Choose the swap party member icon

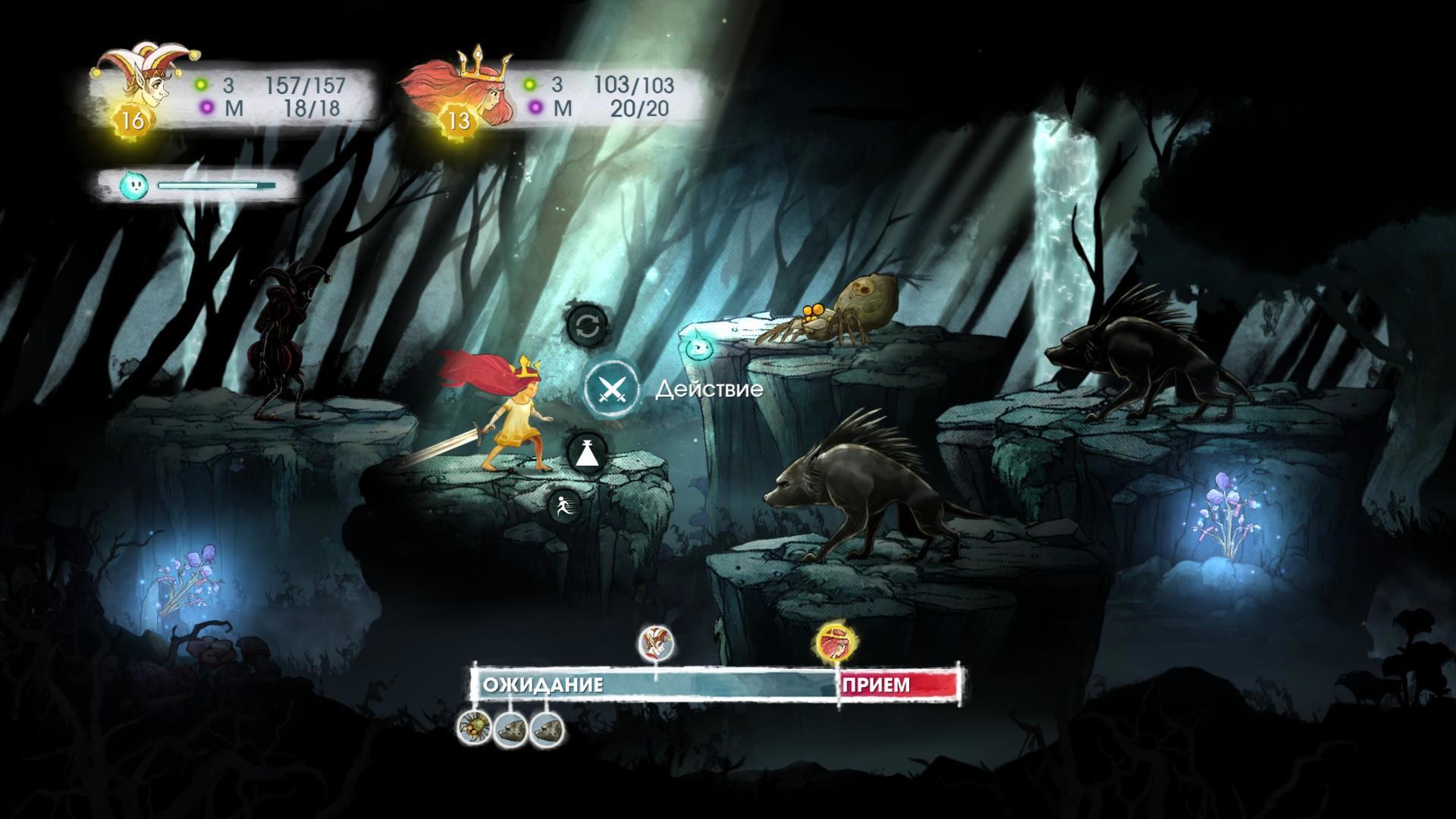(x=587, y=327)
